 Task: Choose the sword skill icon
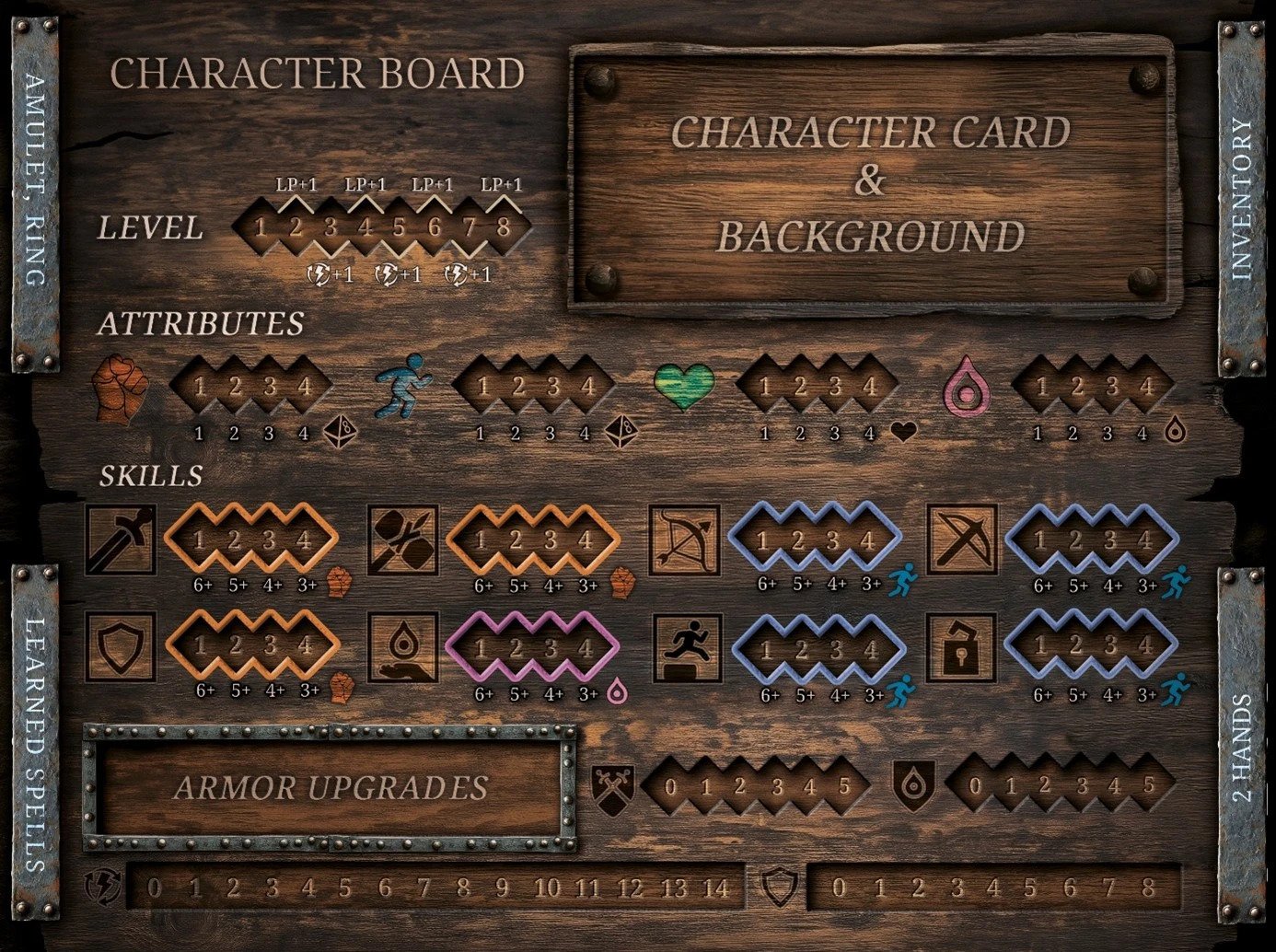[x=121, y=540]
